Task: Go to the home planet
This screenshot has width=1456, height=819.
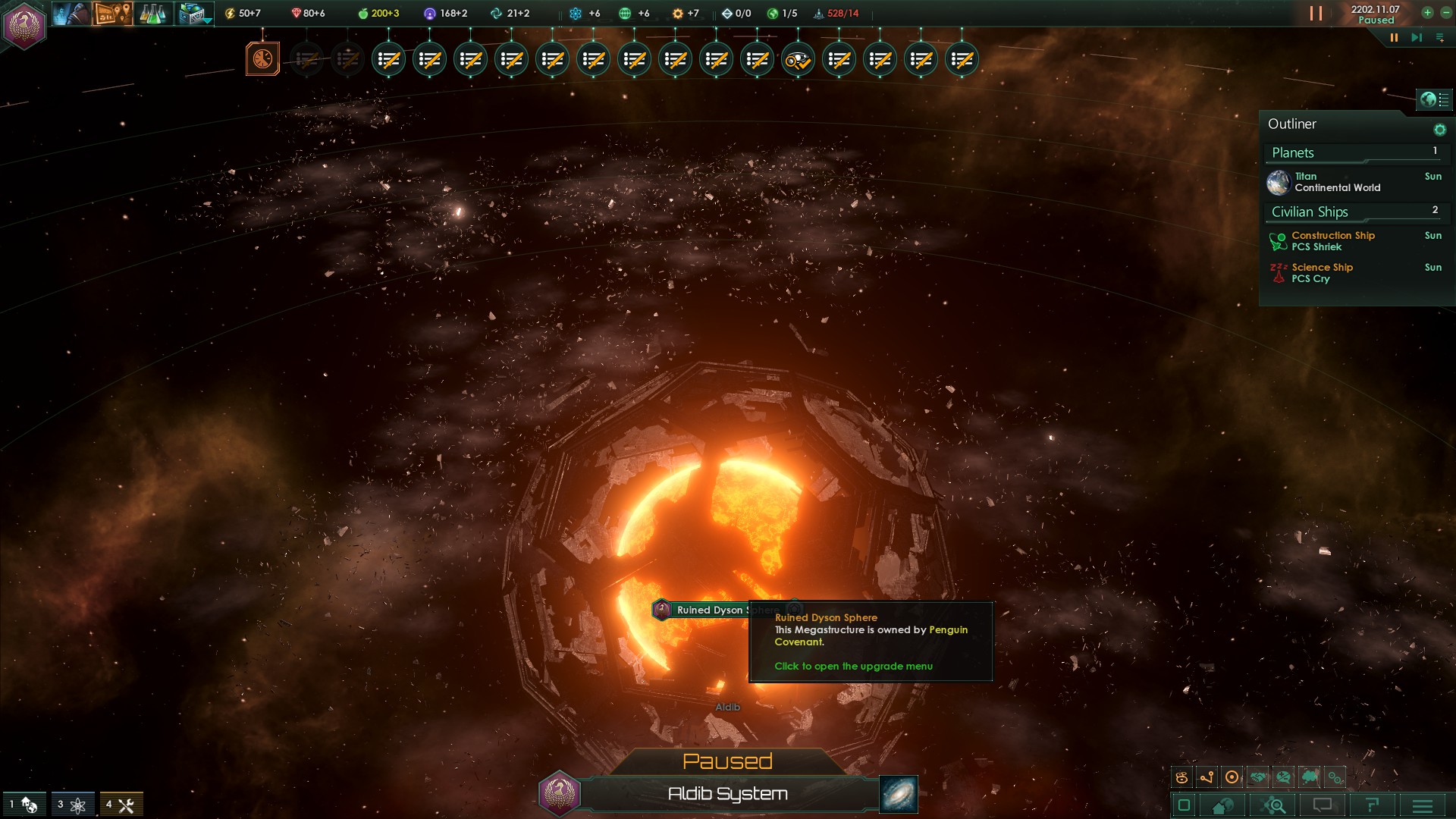Action: pyautogui.click(x=1222, y=805)
